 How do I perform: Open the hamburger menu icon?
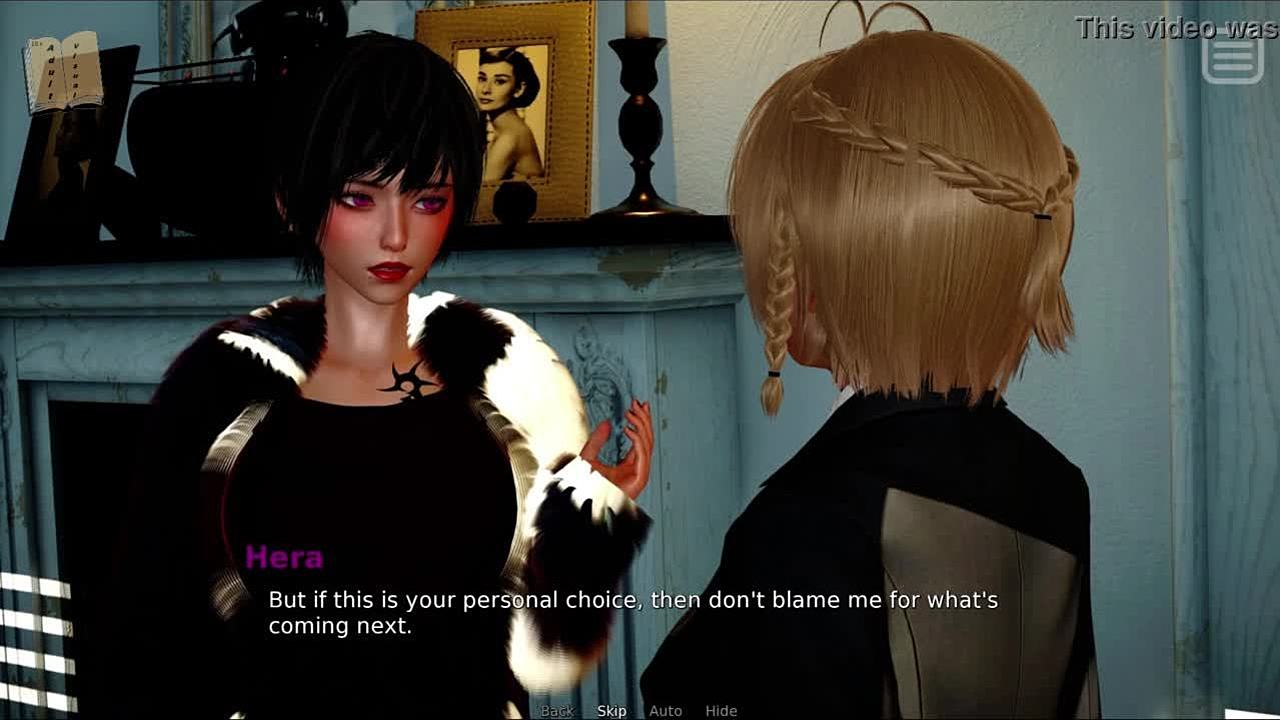pos(1233,59)
